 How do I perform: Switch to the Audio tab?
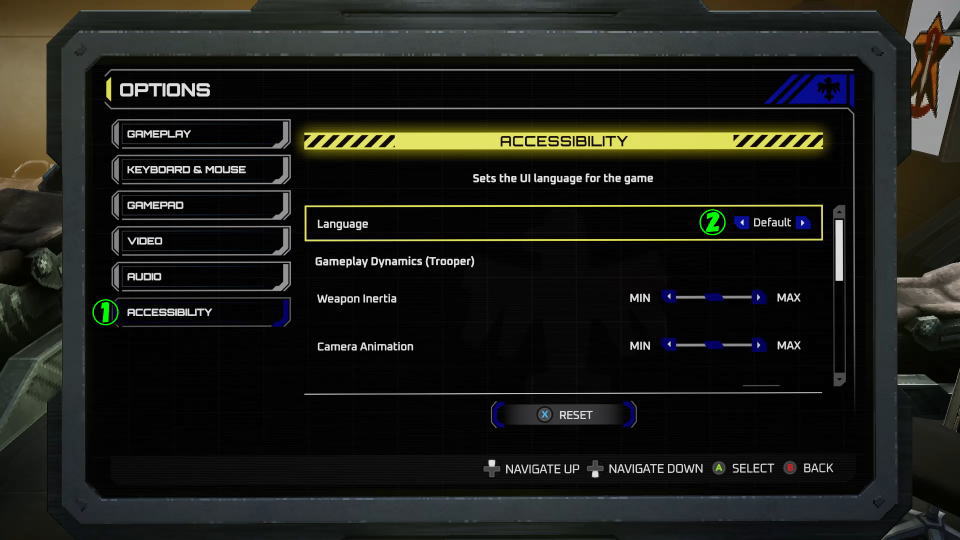pyautogui.click(x=200, y=277)
